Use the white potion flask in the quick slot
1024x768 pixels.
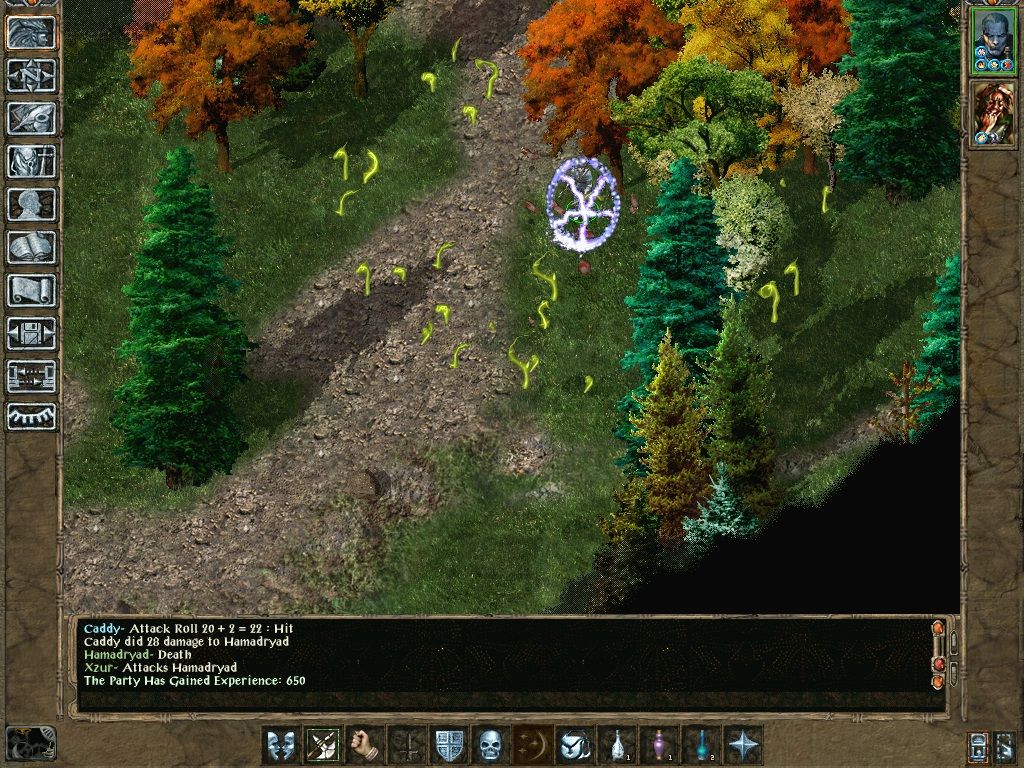616,745
